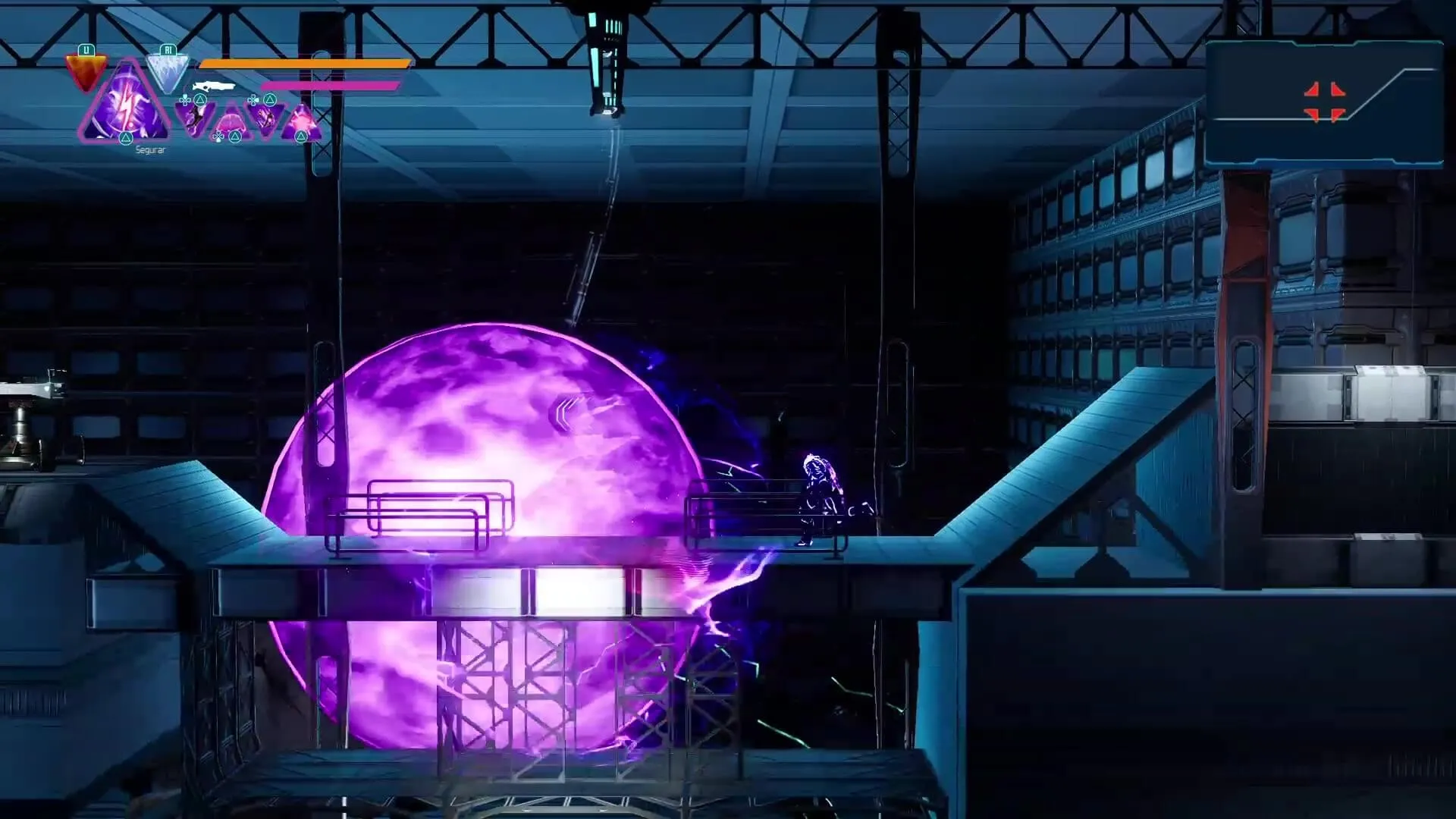Click the white rifle weapon icon
Viewport: 1456px width, 819px height.
click(213, 87)
